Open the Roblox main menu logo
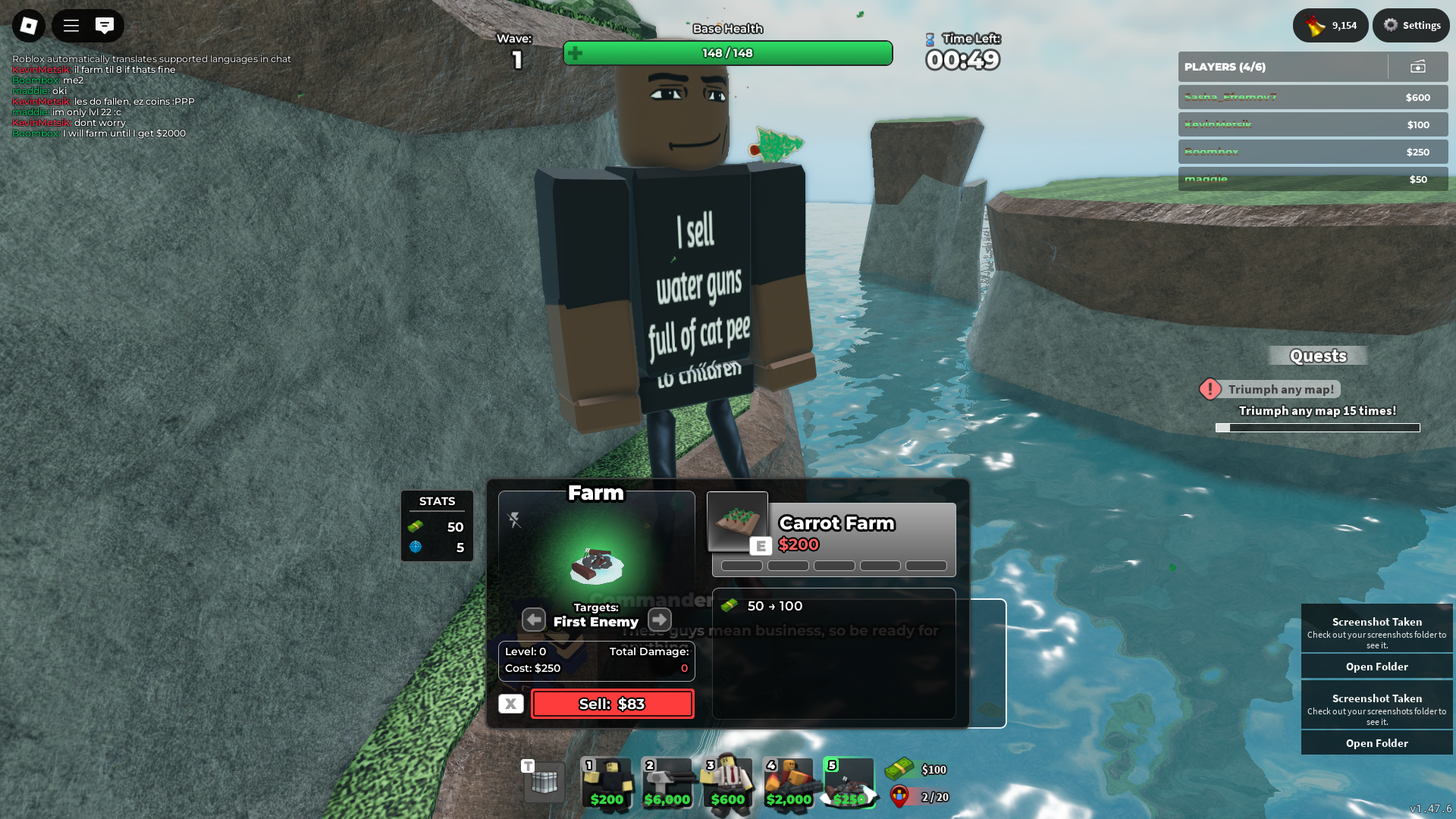This screenshot has height=819, width=1456. pyautogui.click(x=29, y=26)
